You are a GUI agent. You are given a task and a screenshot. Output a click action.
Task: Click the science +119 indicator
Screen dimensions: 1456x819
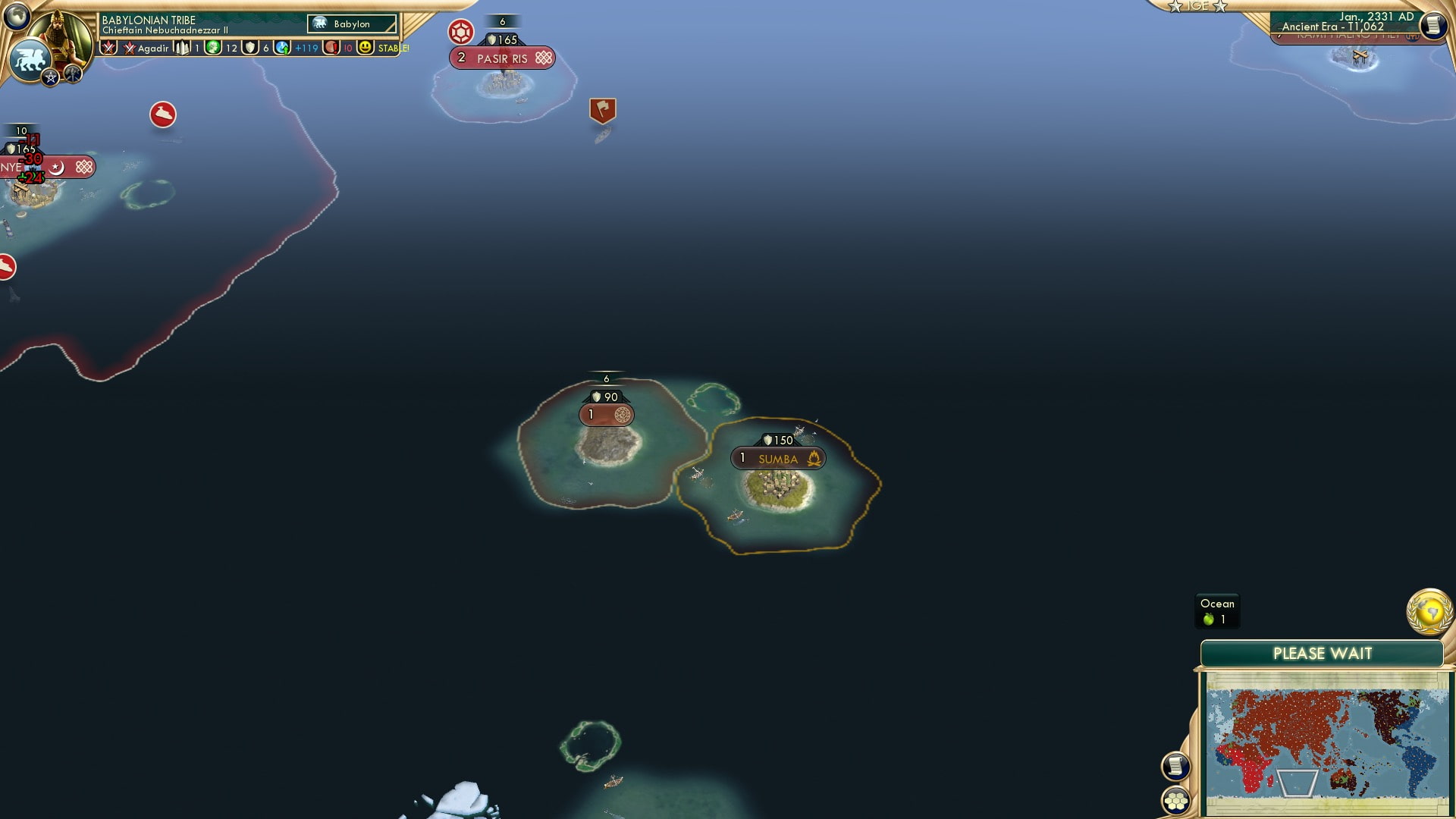(303, 48)
